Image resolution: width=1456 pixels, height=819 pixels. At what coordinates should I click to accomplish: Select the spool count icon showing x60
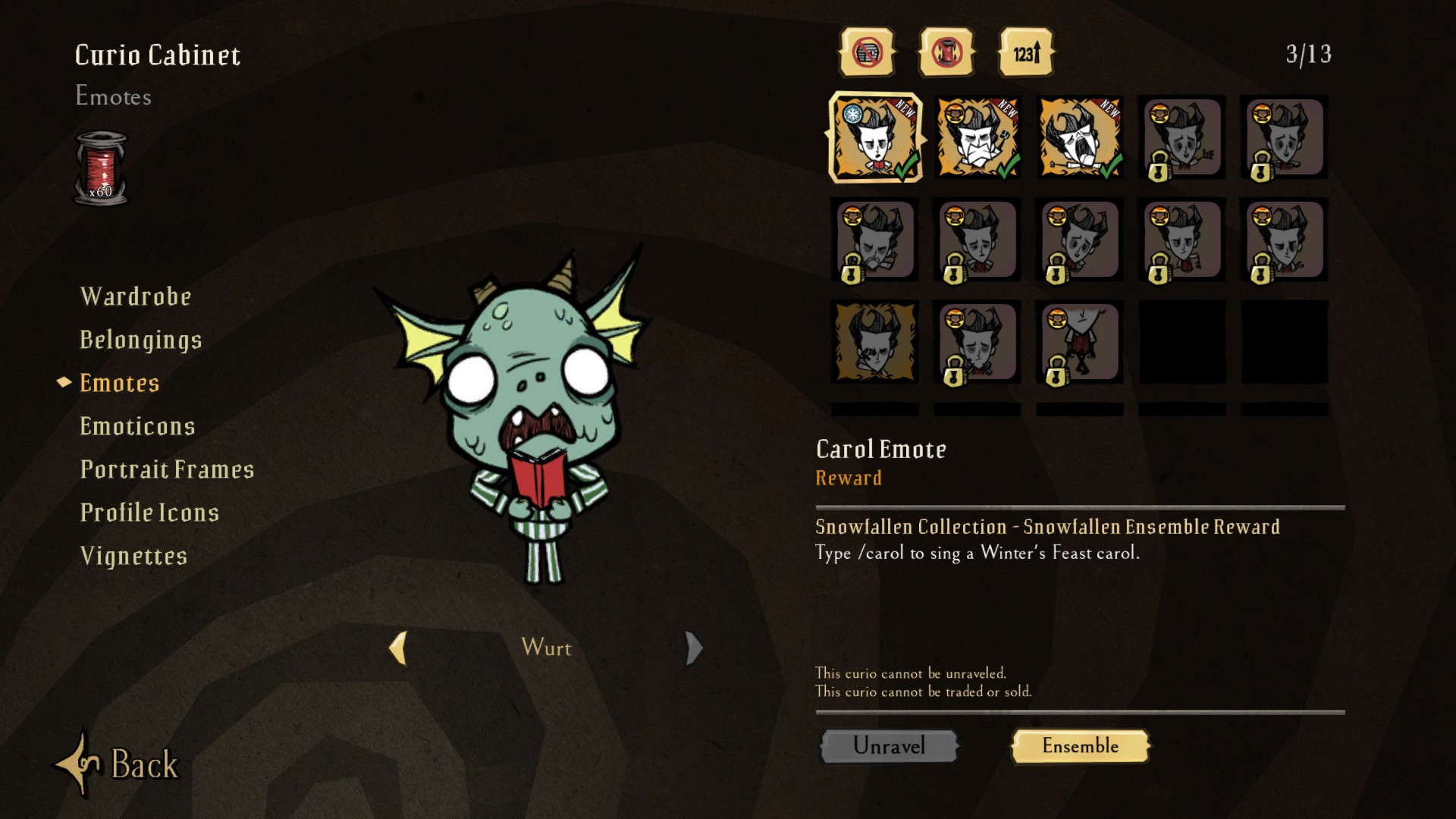pos(101,168)
